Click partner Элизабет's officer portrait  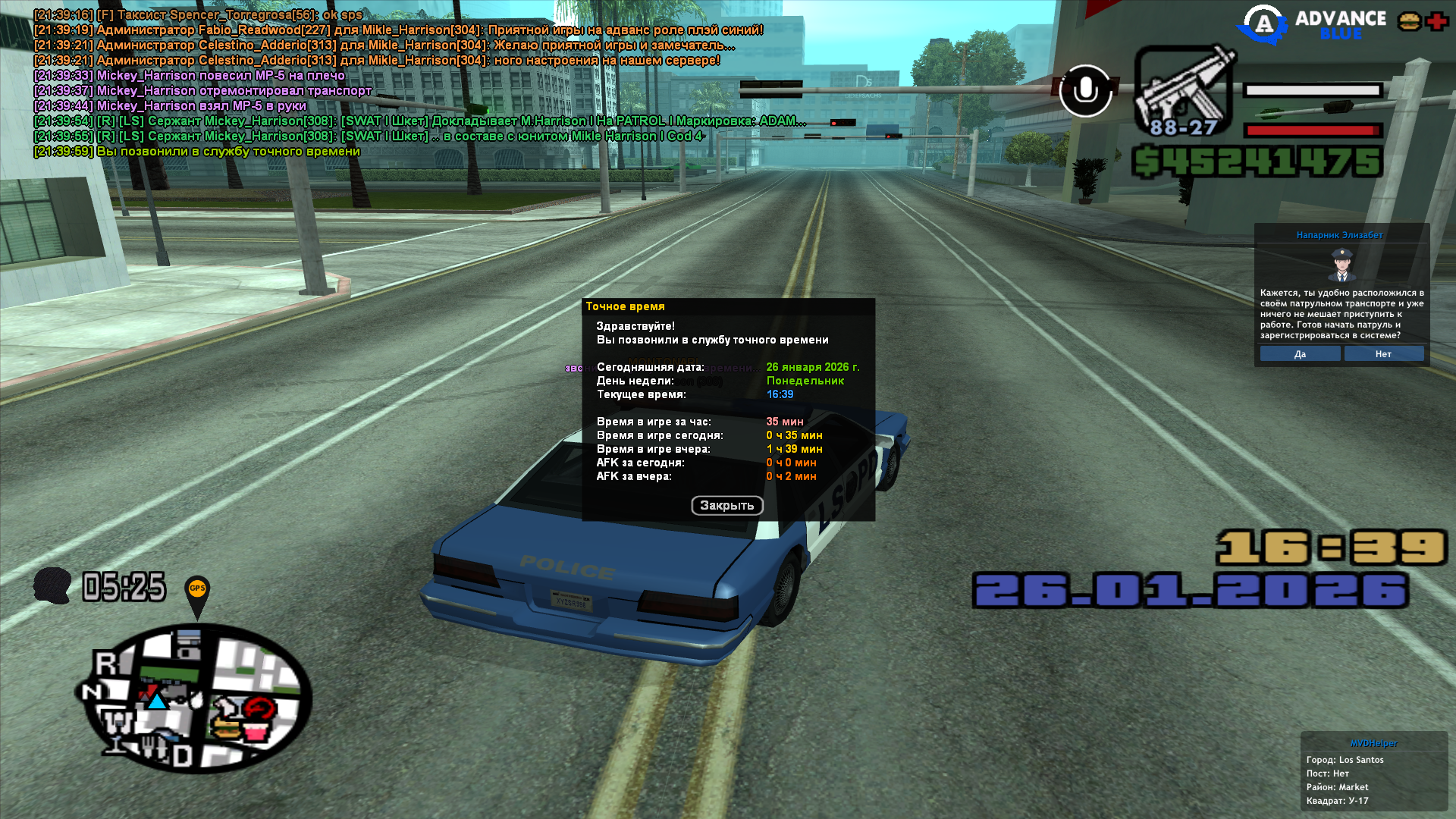[x=1341, y=265]
